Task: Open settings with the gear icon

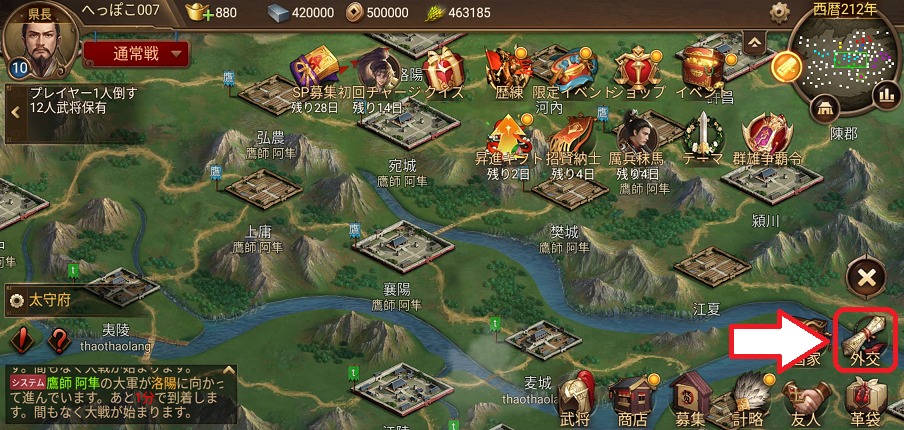Action: (x=780, y=13)
